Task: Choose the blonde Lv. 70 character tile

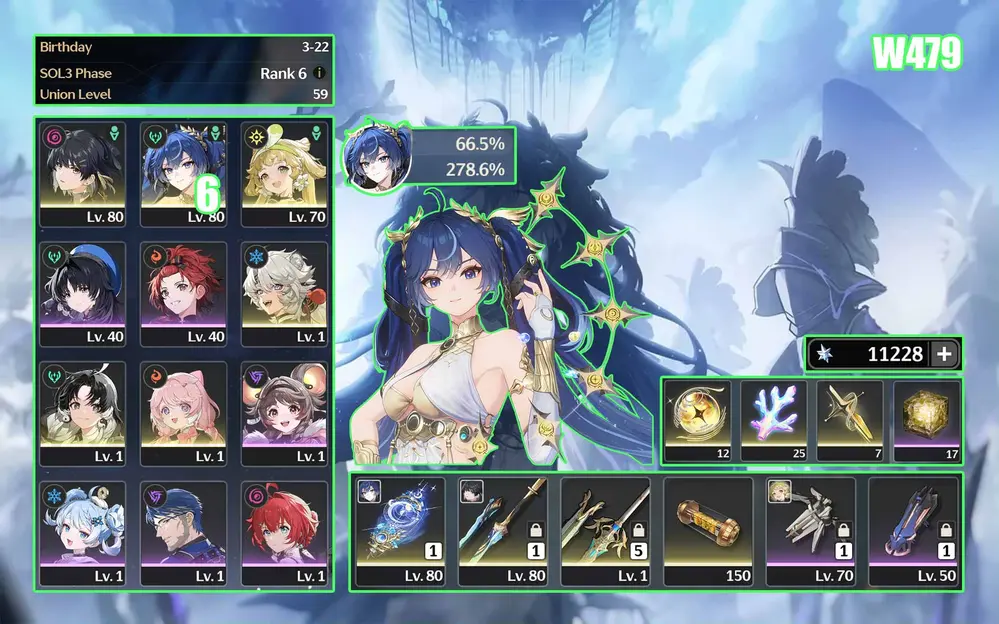Action: pyautogui.click(x=285, y=175)
